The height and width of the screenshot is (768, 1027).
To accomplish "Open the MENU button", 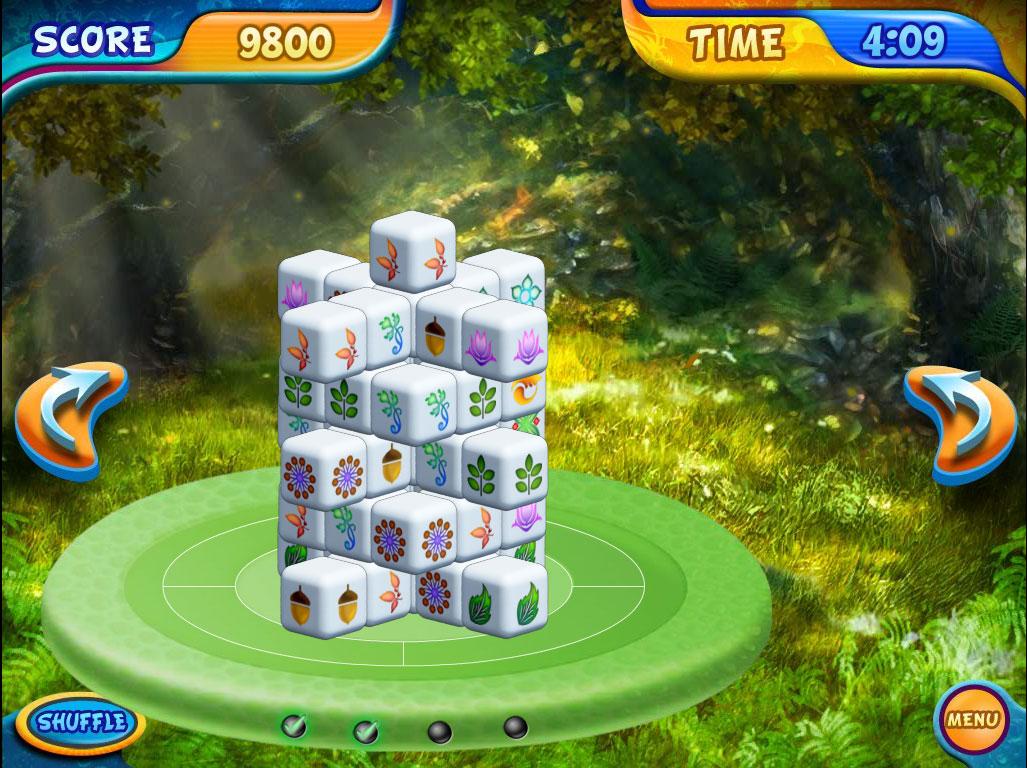I will click(971, 719).
